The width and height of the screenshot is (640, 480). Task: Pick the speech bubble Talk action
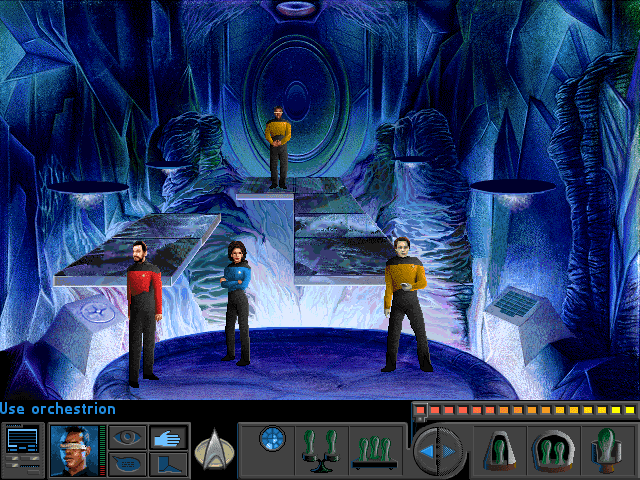click(126, 463)
